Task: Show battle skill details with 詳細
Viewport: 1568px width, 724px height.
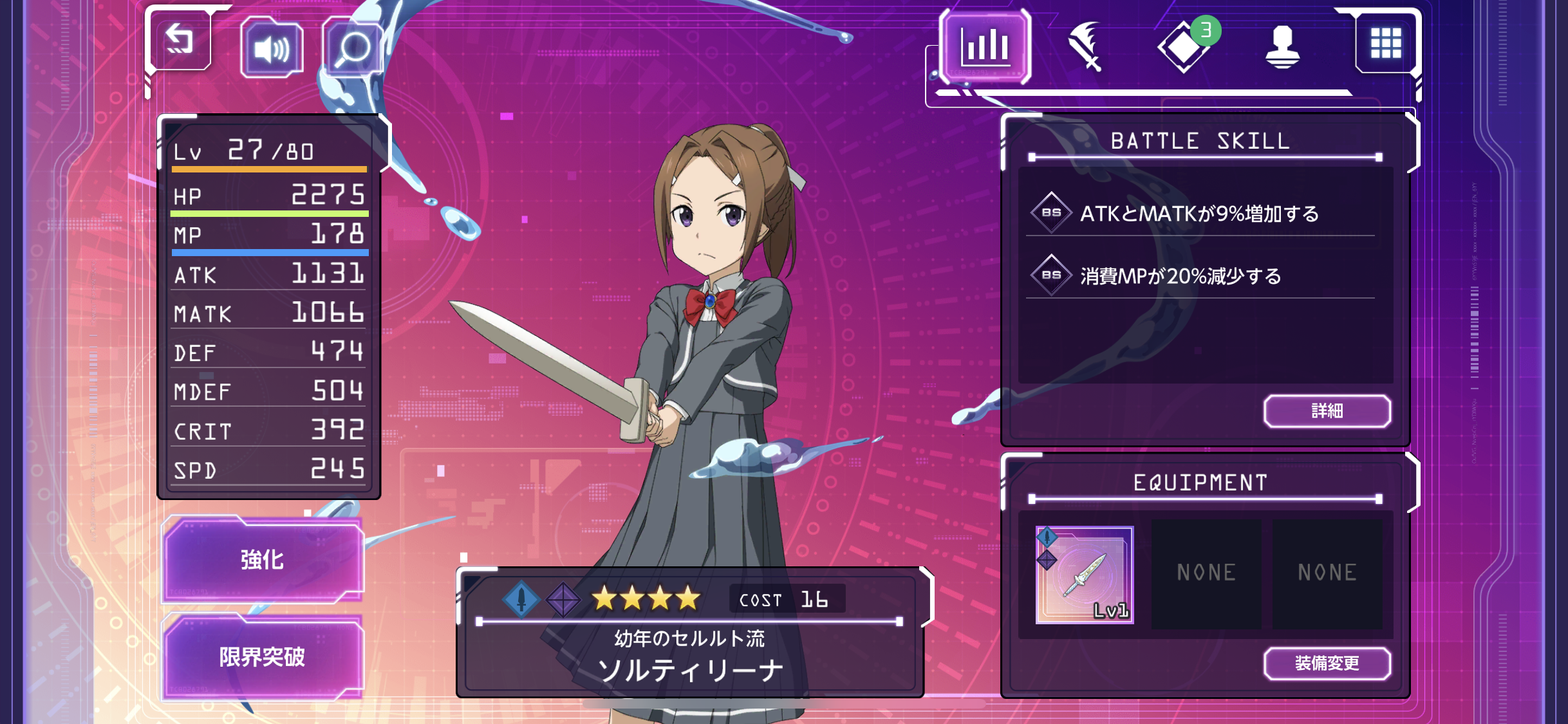Action: 1327,411
